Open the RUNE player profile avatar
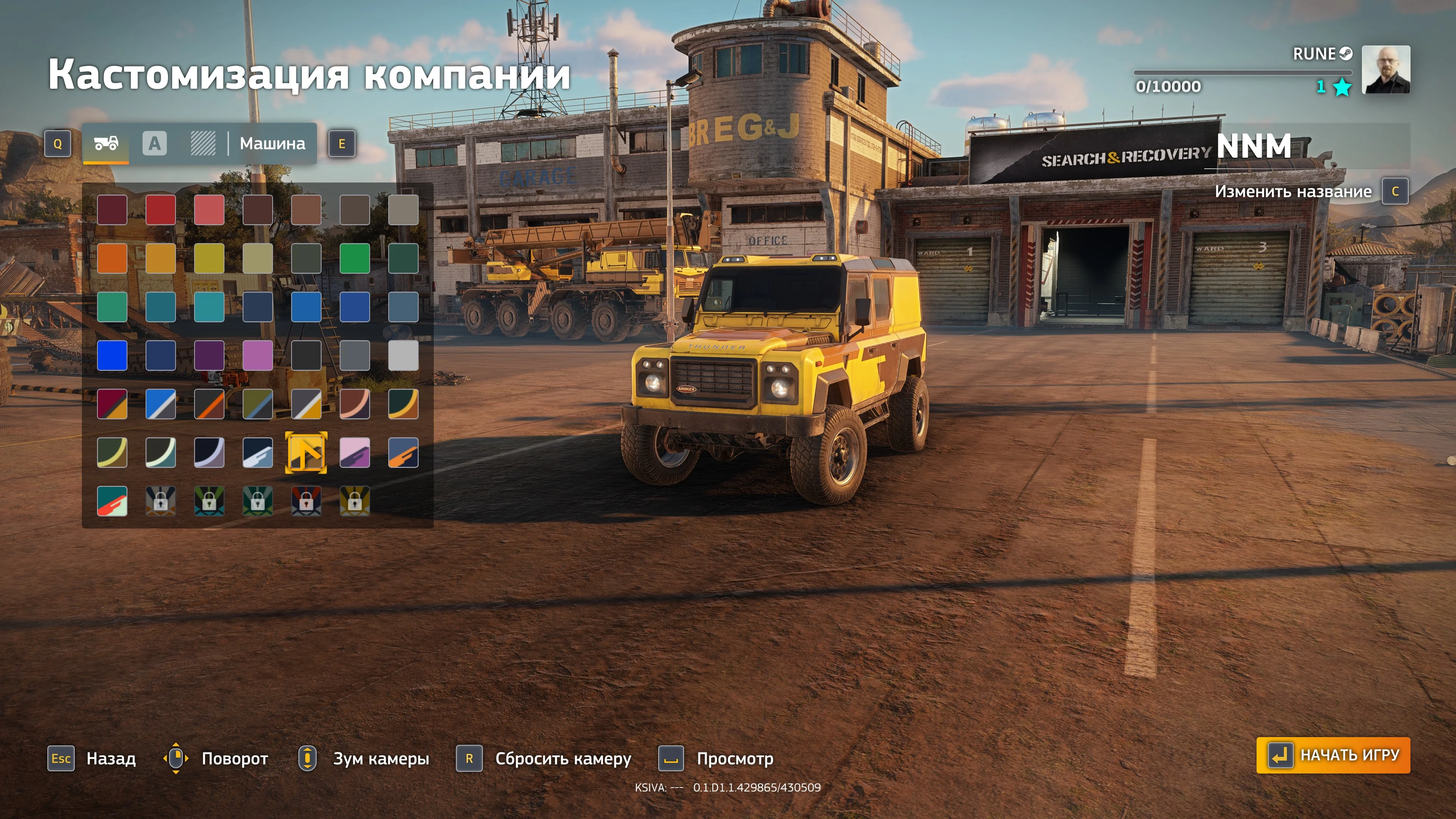This screenshot has height=819, width=1456. tap(1385, 69)
